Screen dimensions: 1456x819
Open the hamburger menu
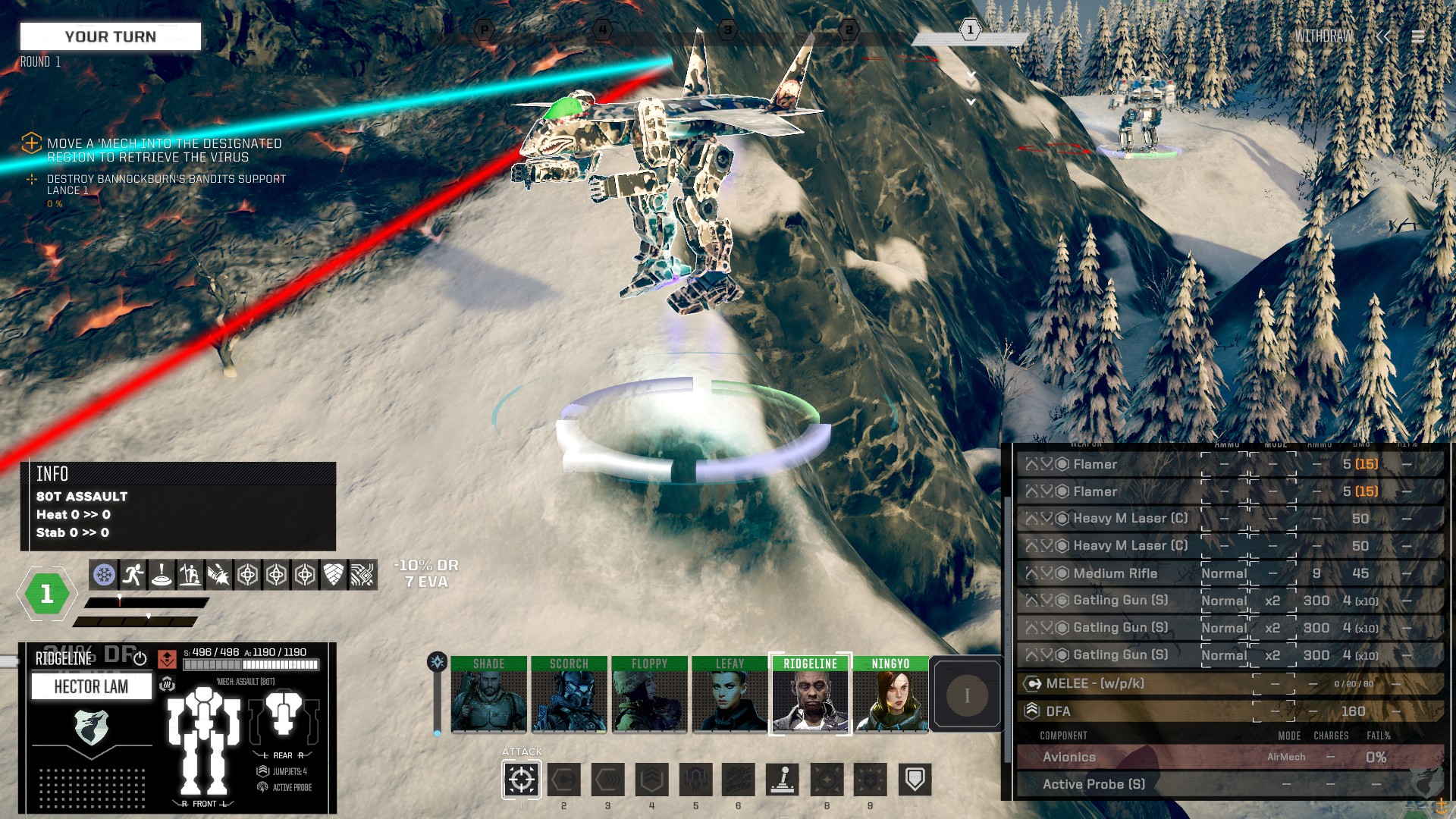tap(1417, 36)
